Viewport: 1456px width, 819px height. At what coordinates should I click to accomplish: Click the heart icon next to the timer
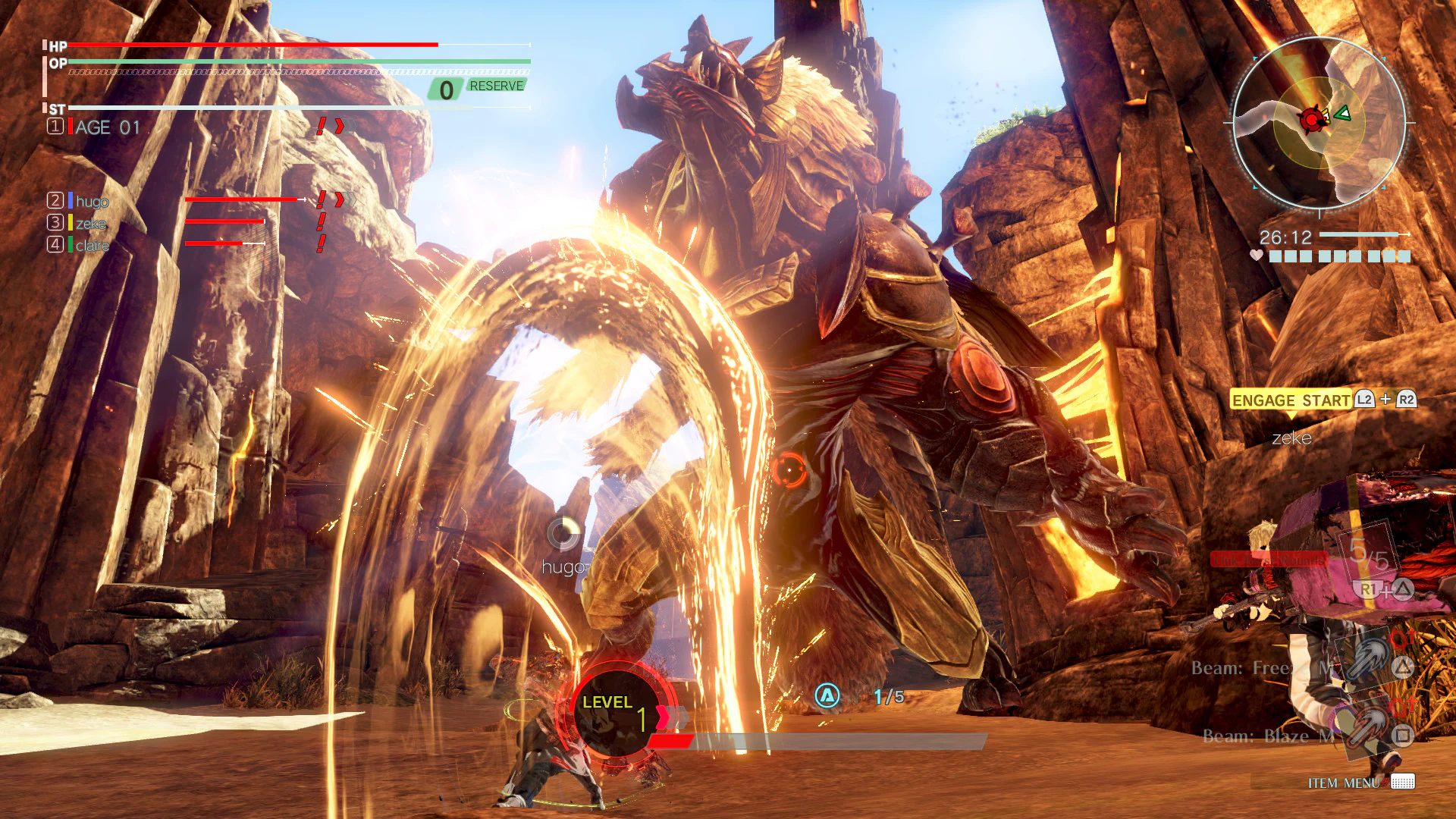click(1256, 256)
